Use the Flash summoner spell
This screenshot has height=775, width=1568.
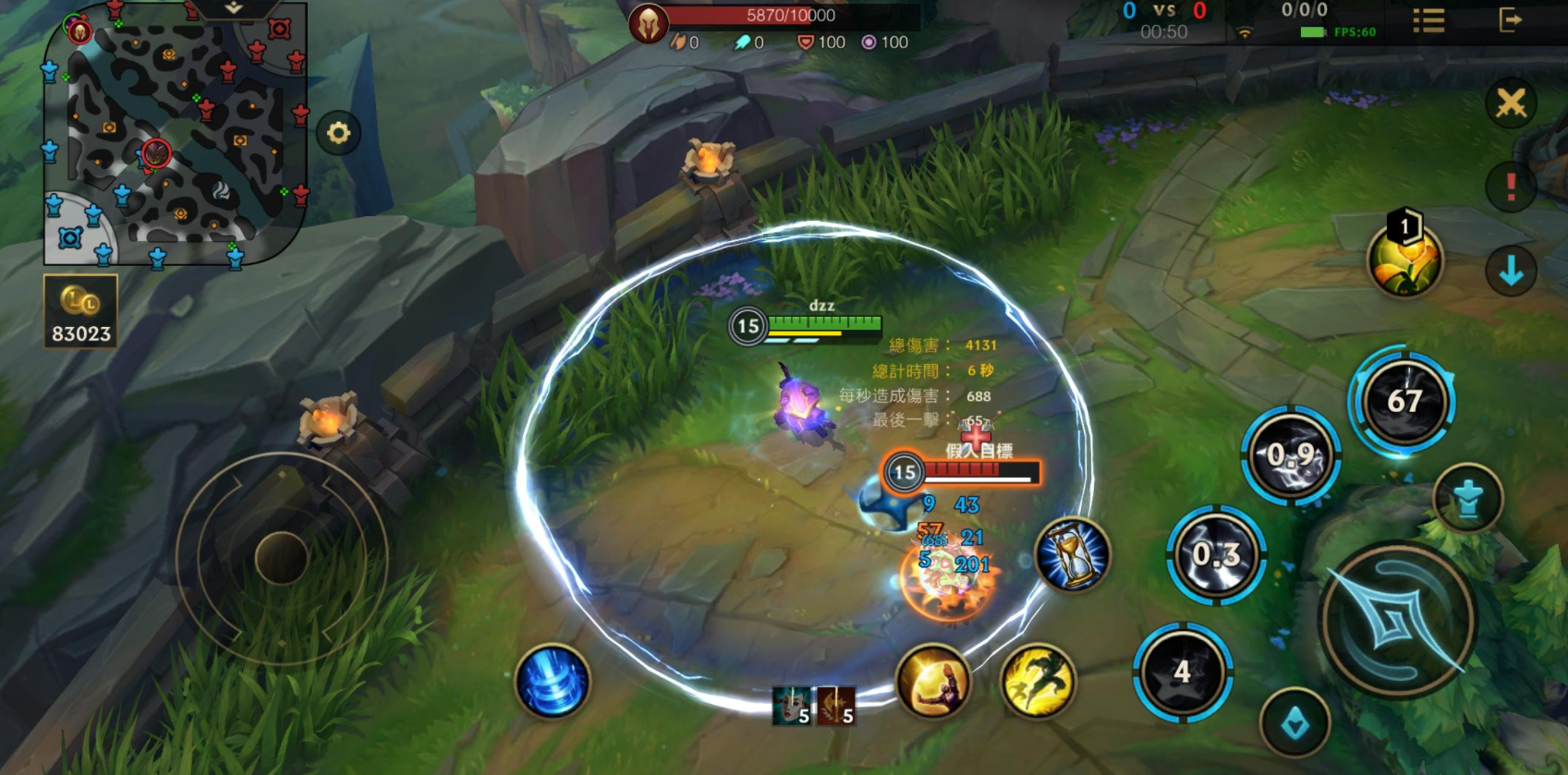[1039, 682]
